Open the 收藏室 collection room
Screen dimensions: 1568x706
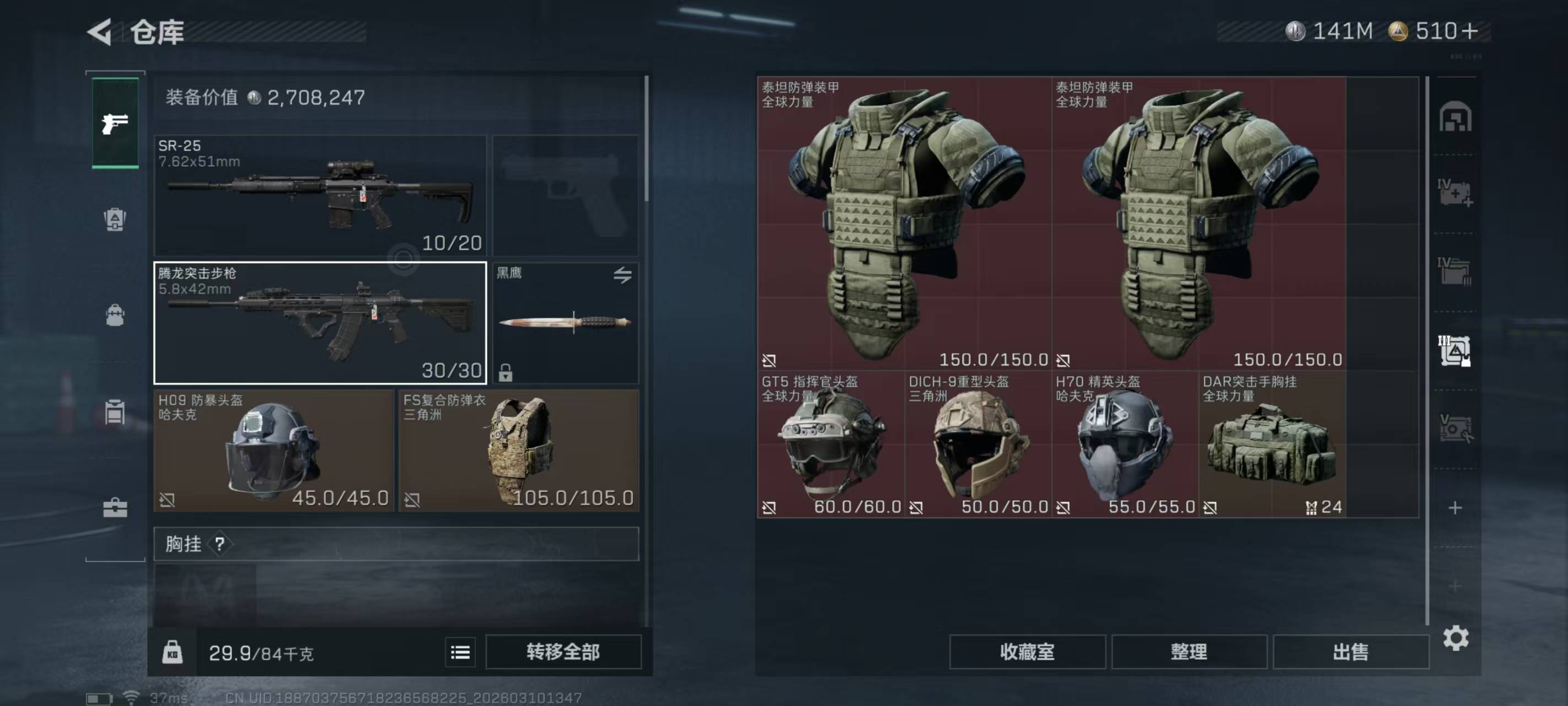[x=1027, y=652]
